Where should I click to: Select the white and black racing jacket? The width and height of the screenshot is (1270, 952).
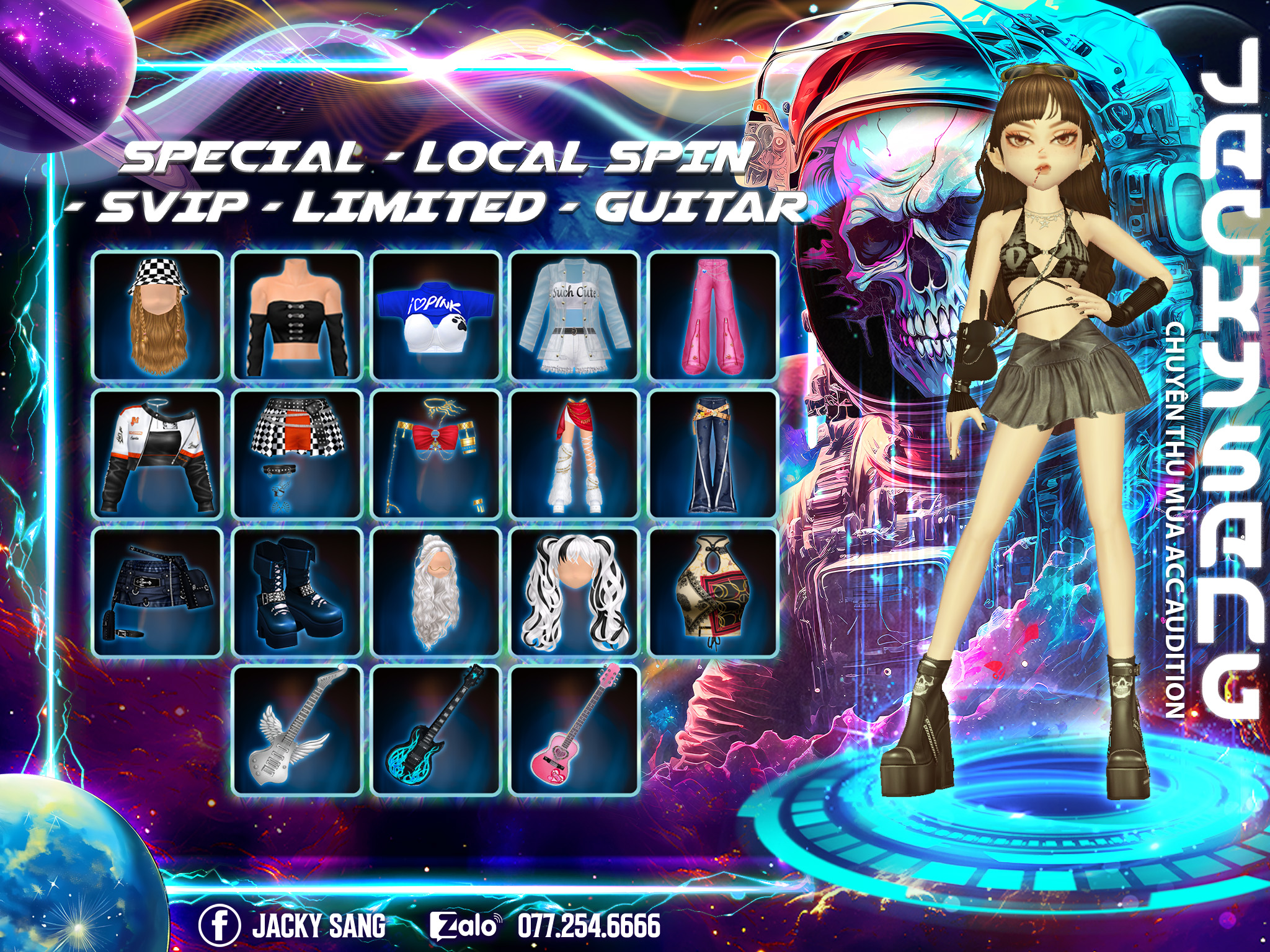point(158,454)
